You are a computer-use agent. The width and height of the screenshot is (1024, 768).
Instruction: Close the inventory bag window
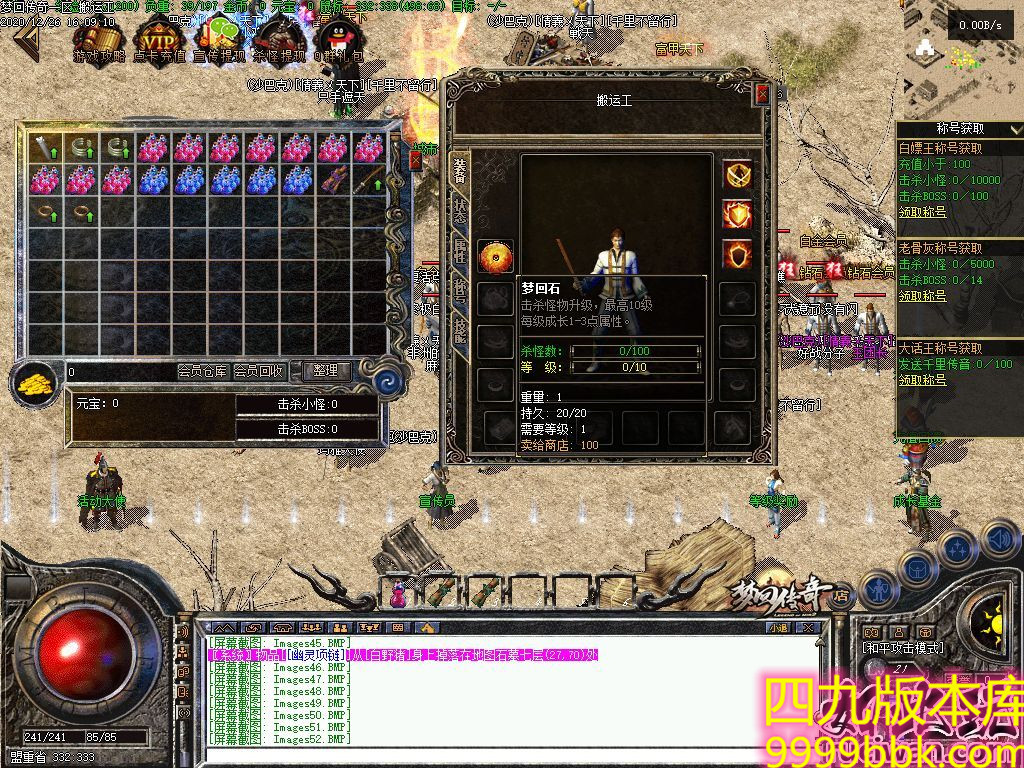coord(416,160)
